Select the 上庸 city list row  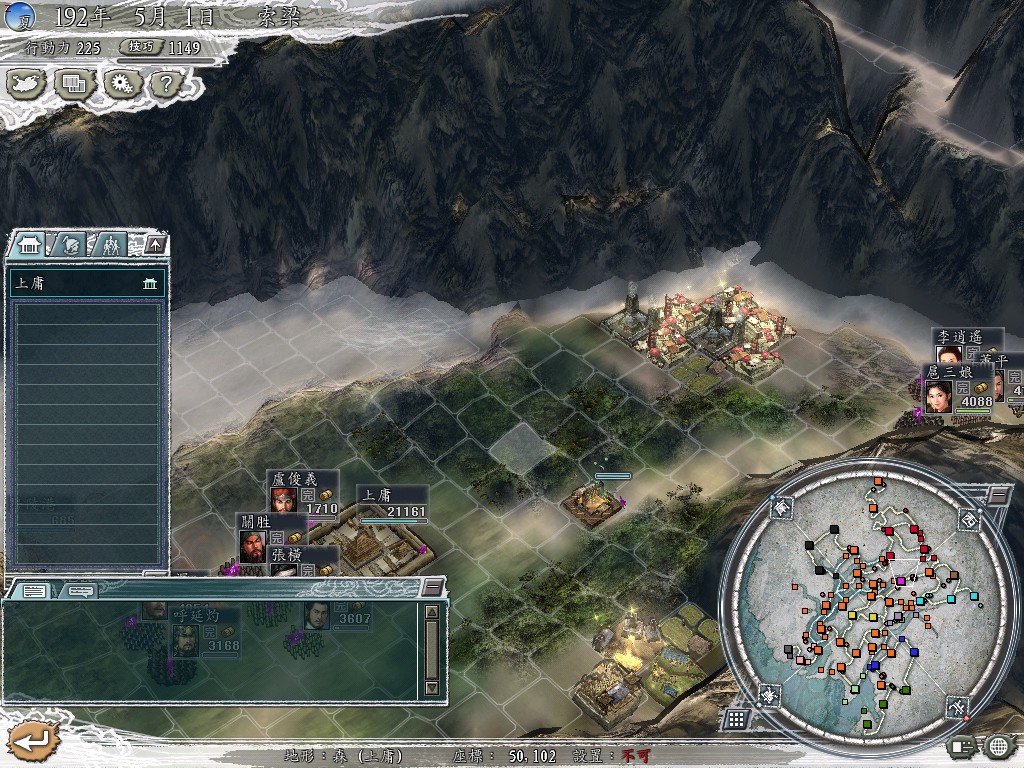coord(87,283)
